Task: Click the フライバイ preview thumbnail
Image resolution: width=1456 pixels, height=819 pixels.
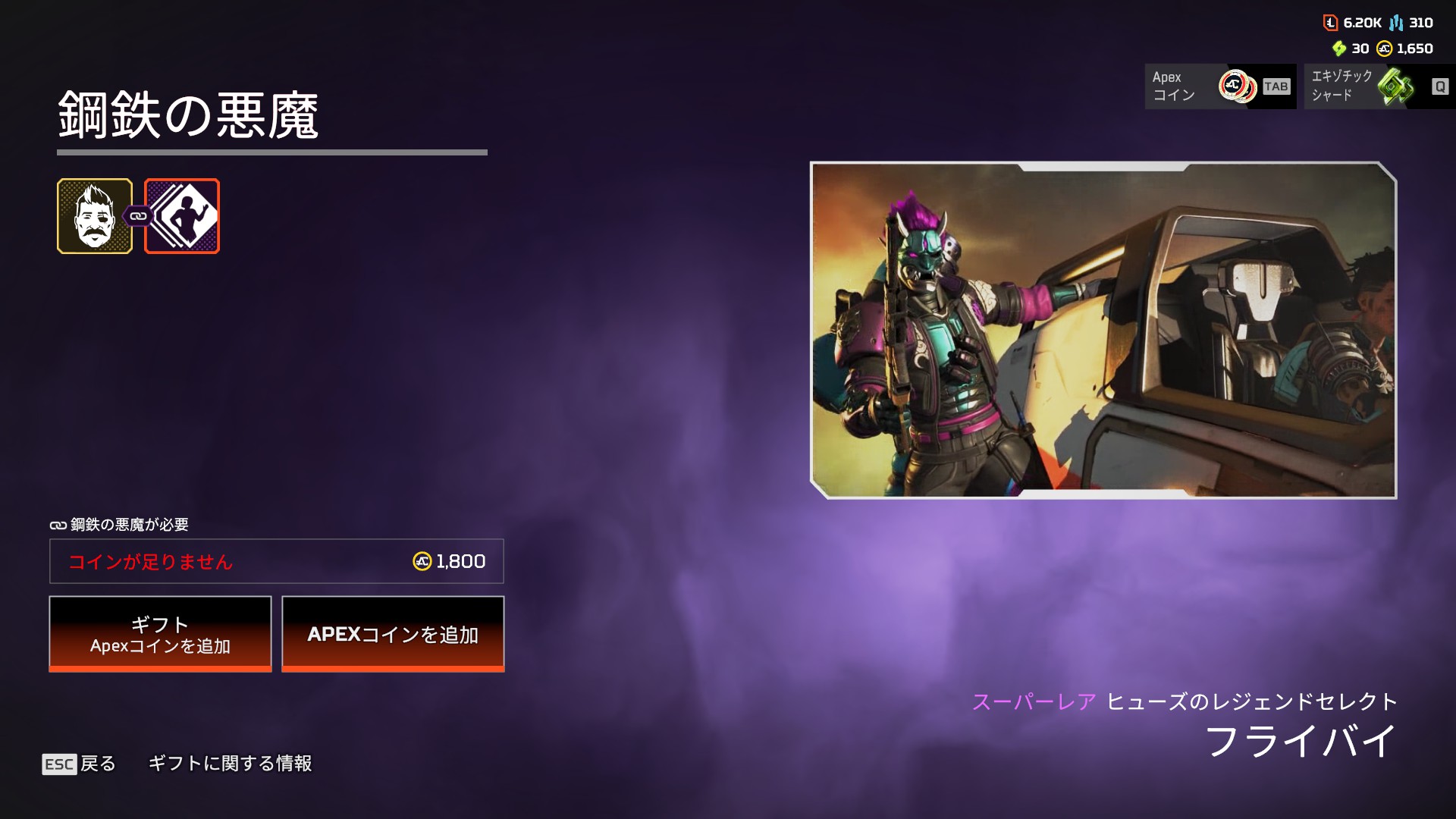Action: pos(1103,330)
